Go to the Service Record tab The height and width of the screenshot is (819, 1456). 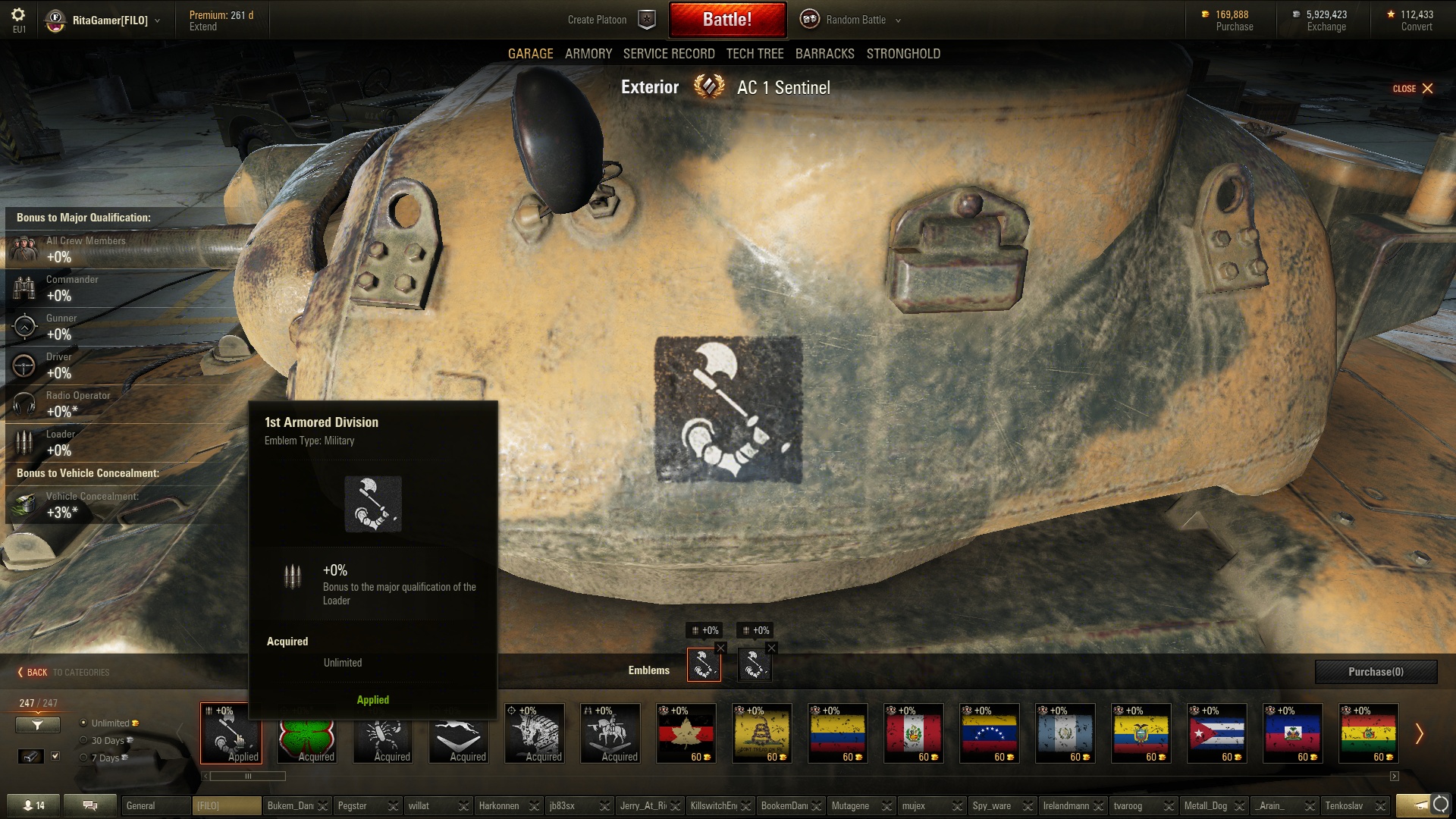[669, 54]
